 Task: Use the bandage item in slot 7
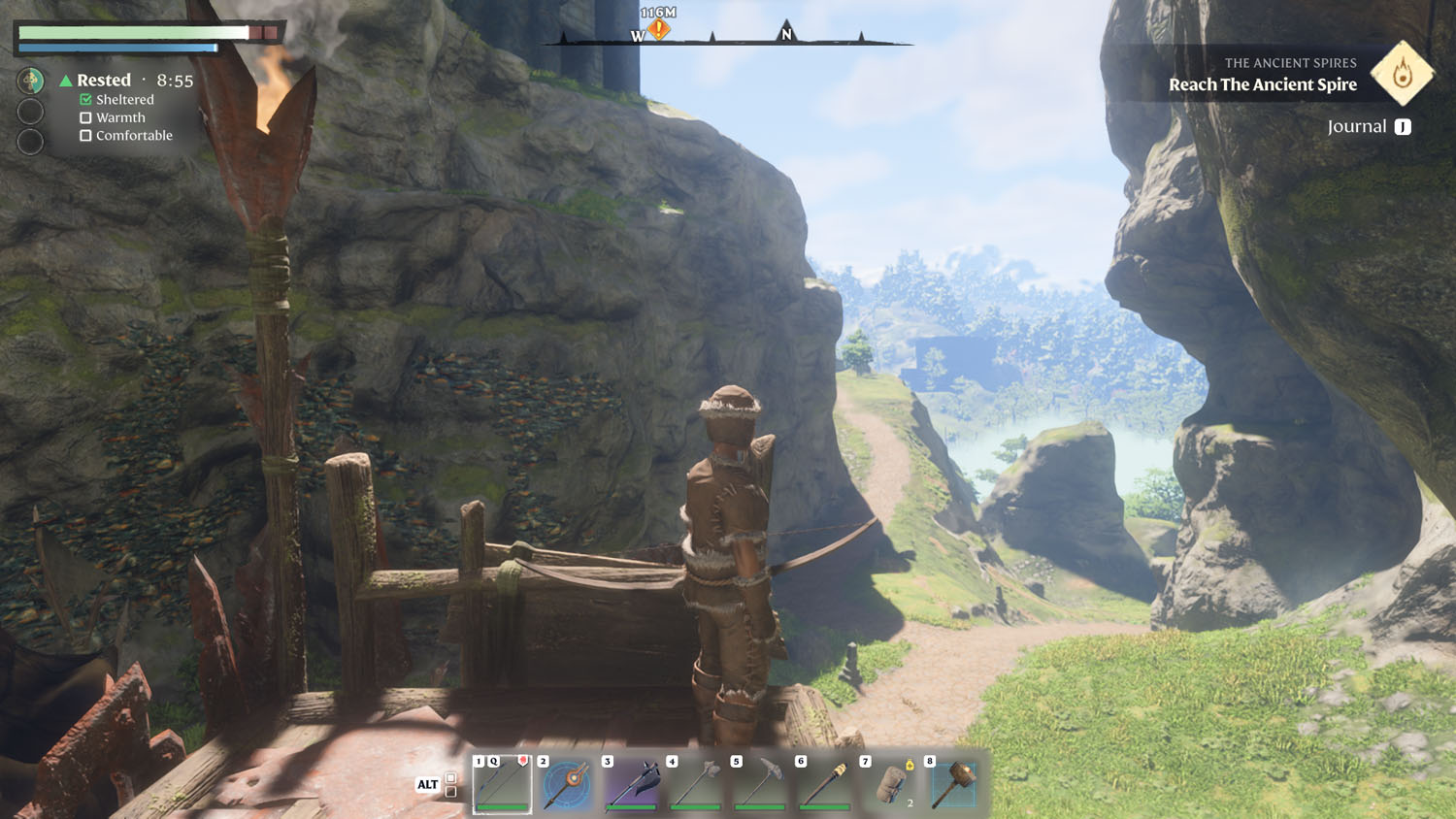888,784
